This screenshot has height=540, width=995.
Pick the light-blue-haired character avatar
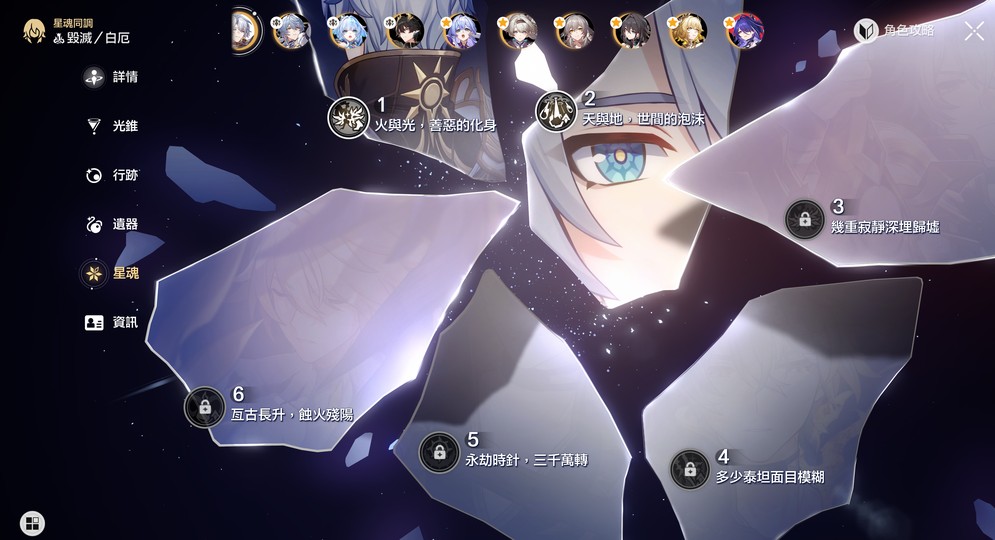click(348, 32)
